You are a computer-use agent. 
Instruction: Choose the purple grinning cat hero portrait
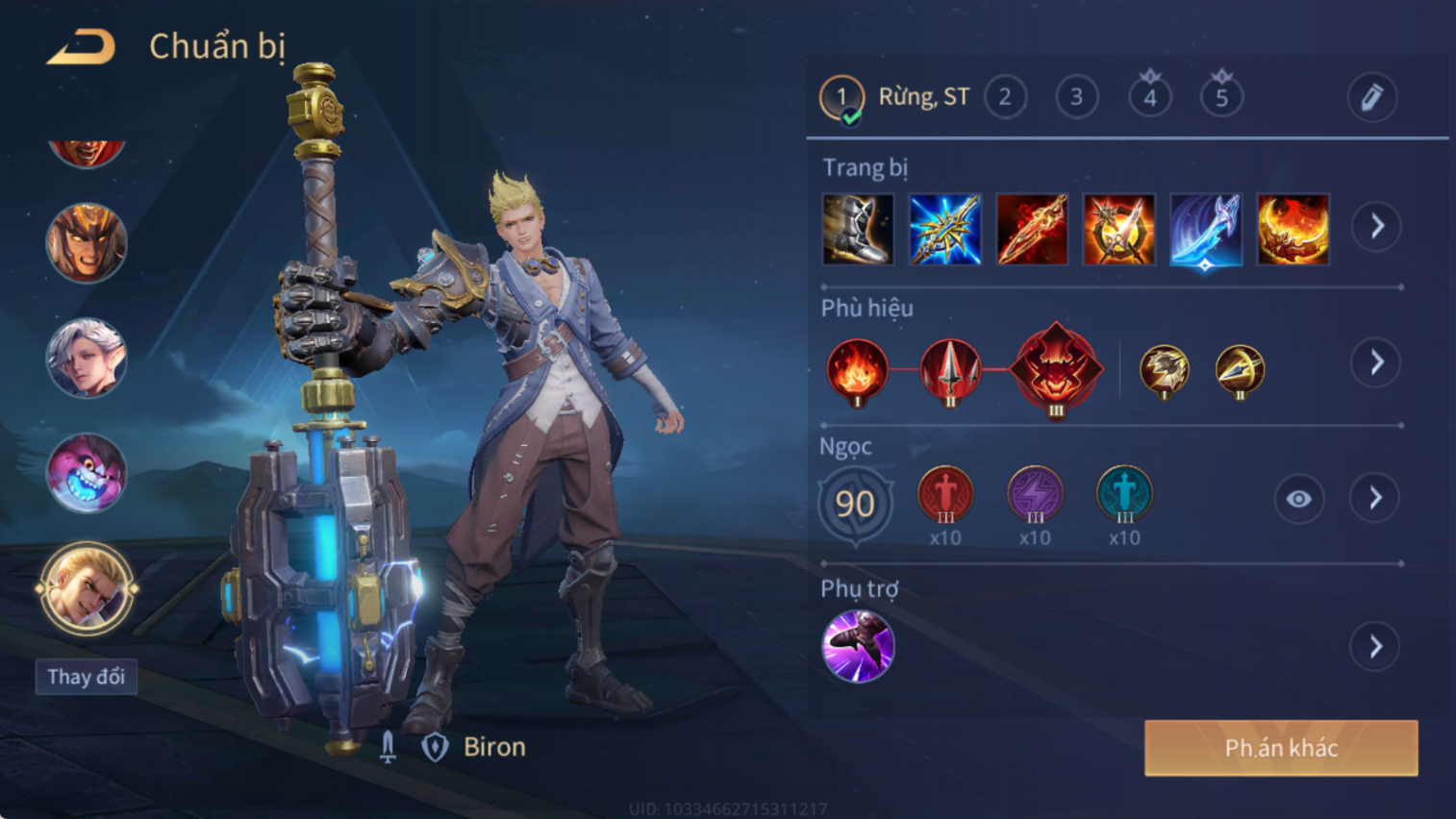87,472
